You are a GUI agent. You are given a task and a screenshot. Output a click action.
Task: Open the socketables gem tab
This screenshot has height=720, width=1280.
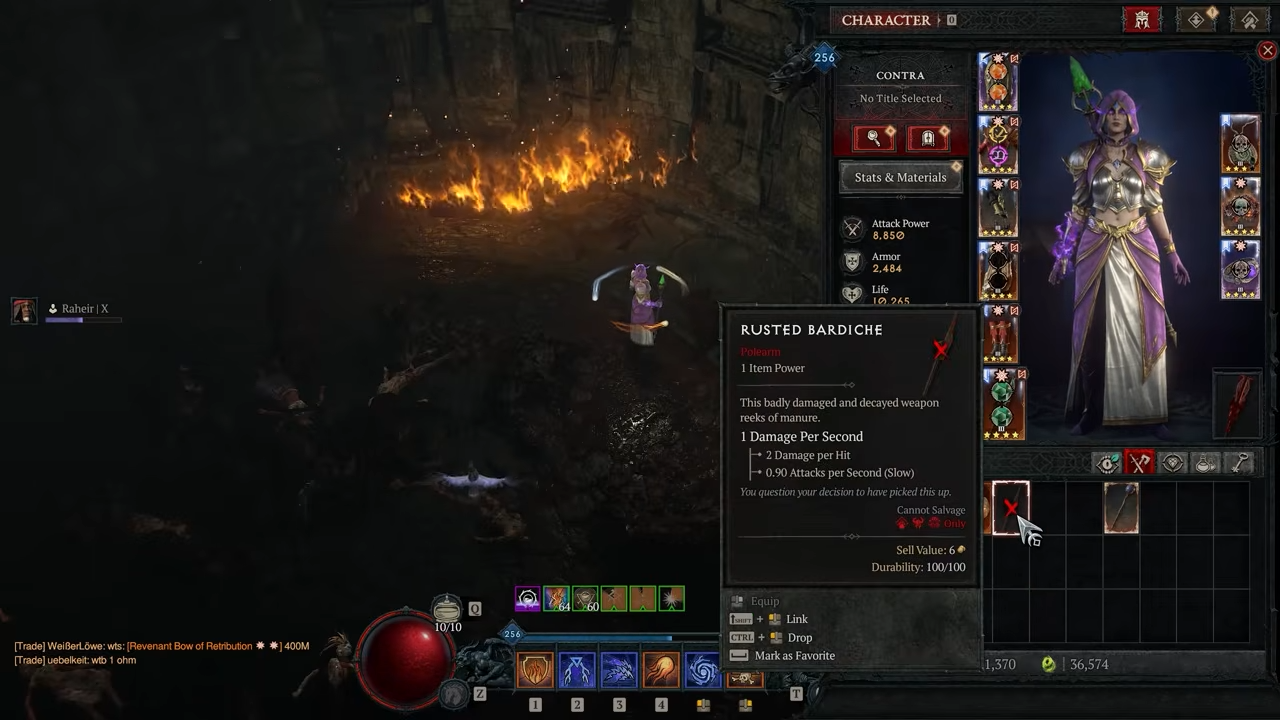click(1173, 462)
